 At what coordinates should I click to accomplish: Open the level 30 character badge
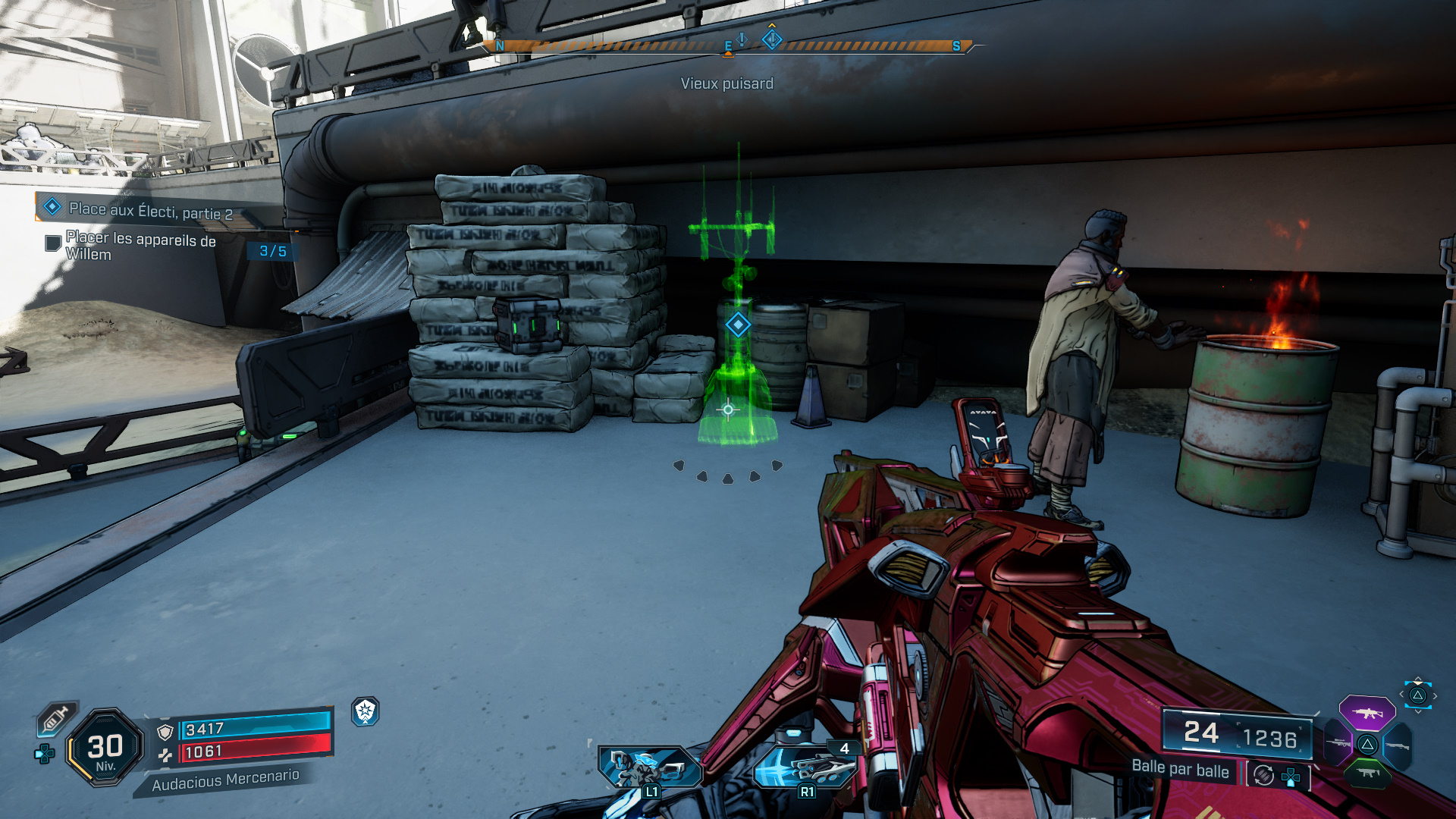105,748
